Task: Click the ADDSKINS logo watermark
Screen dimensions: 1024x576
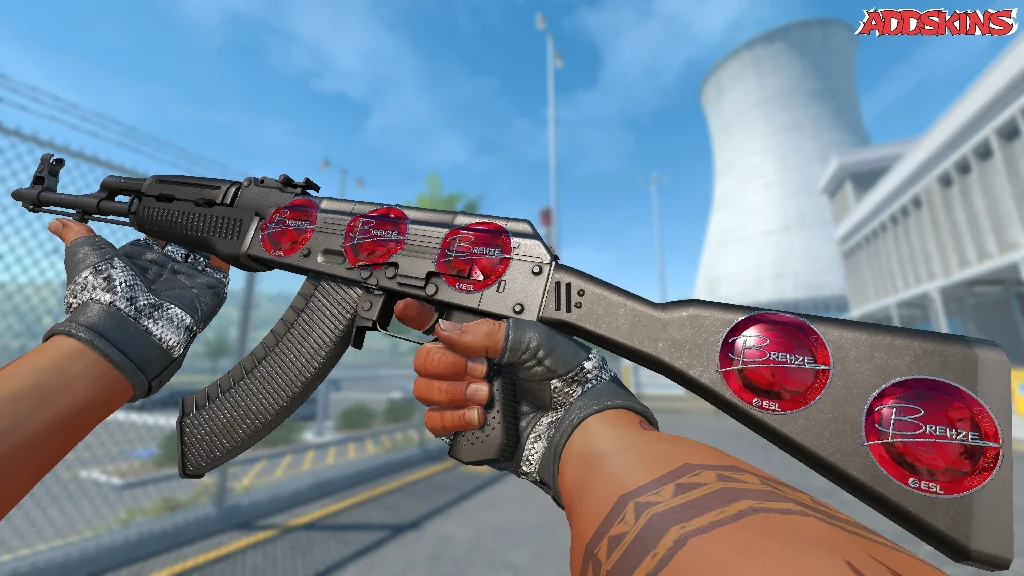Action: coord(937,23)
